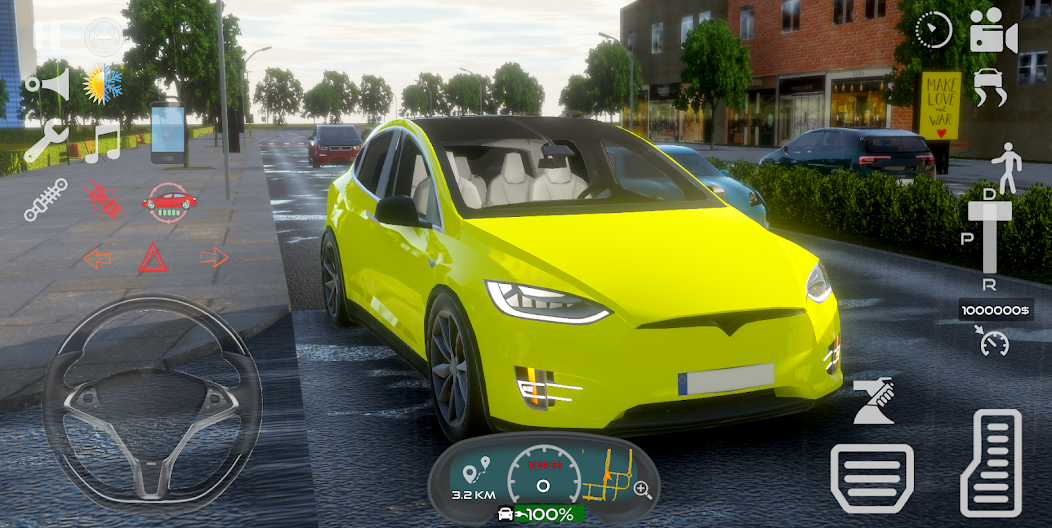This screenshot has width=1052, height=528.
Task: Turn on the hazard warning triangle
Action: coord(153,258)
